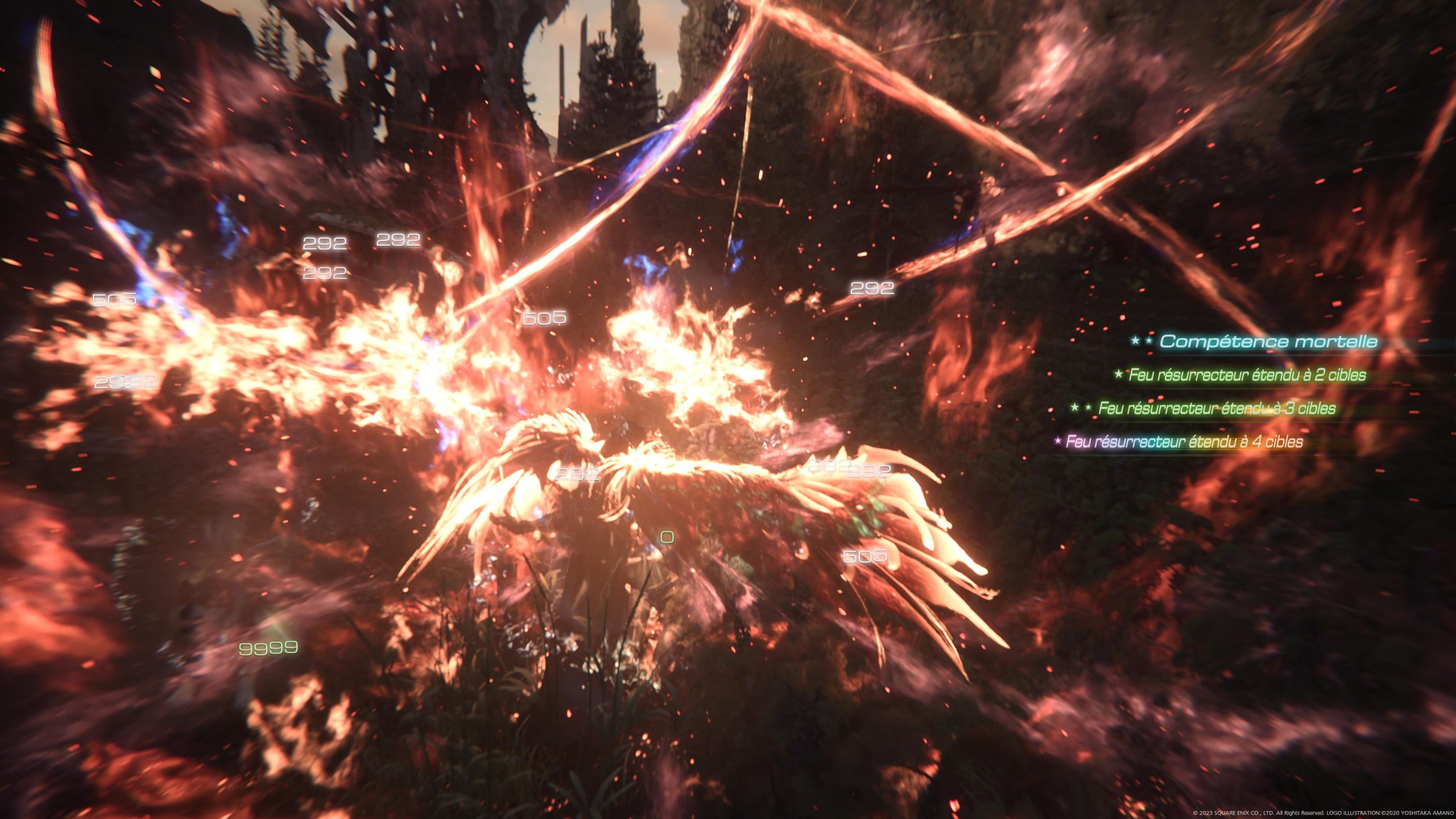Click the Yoshitaka Amano illustration credit
1456x819 pixels.
(x=1393, y=812)
